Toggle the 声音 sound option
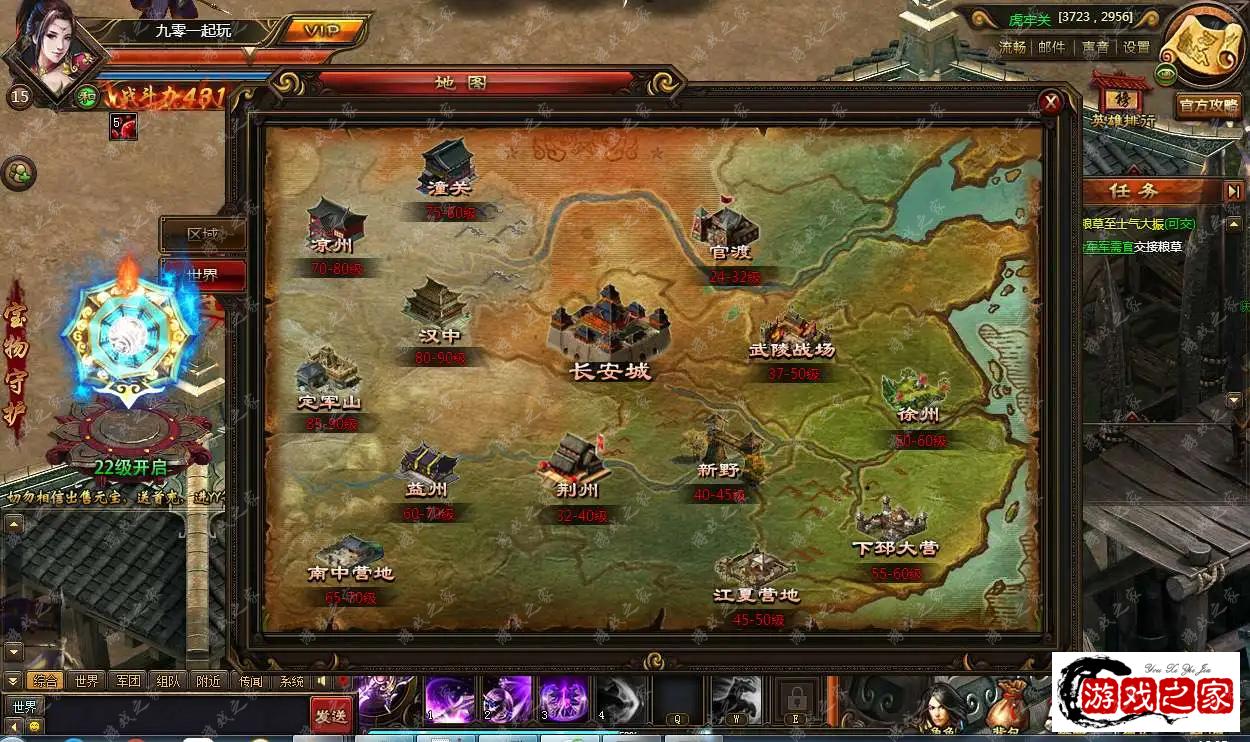This screenshot has height=742, width=1250. [x=1095, y=47]
